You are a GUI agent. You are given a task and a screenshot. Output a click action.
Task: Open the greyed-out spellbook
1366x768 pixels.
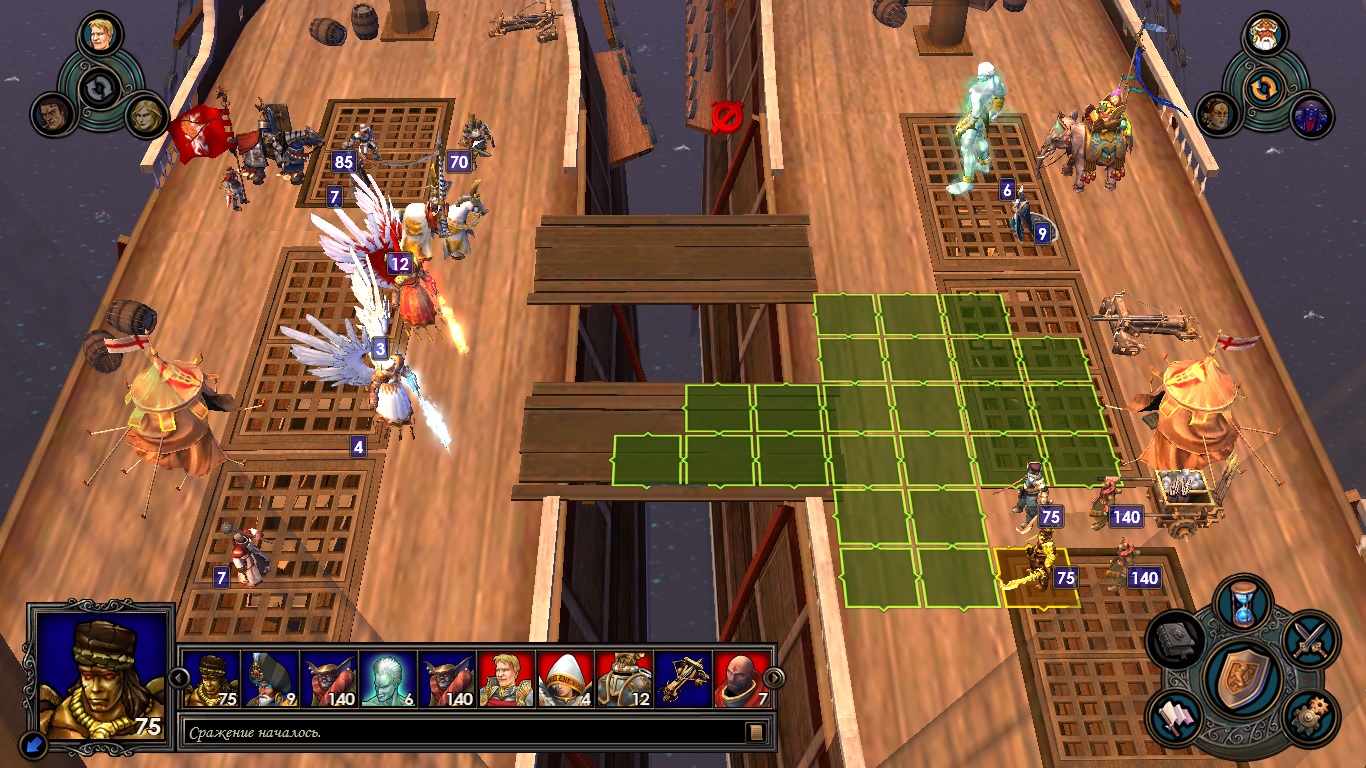point(1176,640)
